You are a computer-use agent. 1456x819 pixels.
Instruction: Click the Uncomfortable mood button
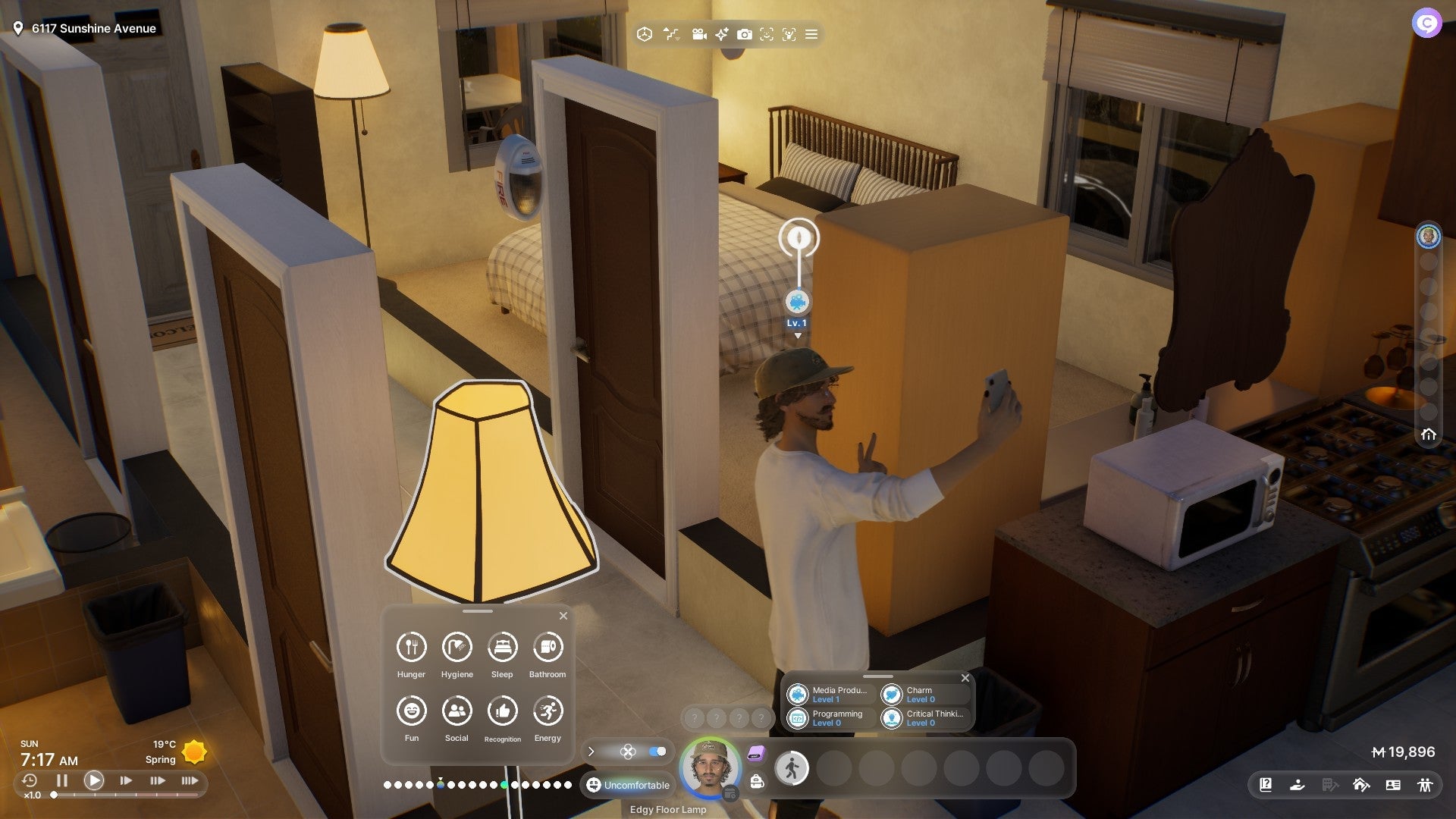pos(628,785)
